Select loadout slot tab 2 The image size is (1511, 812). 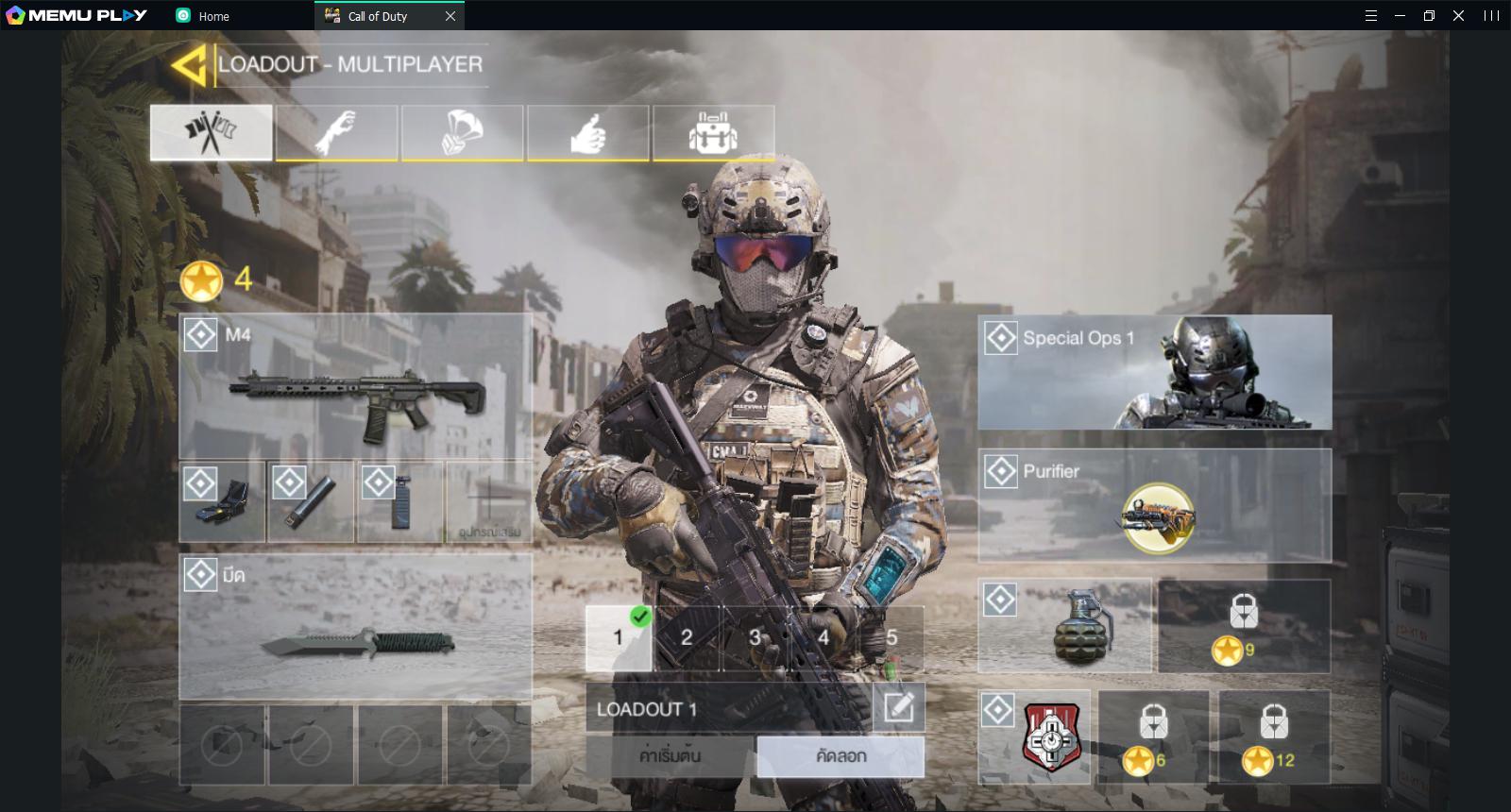coord(688,637)
